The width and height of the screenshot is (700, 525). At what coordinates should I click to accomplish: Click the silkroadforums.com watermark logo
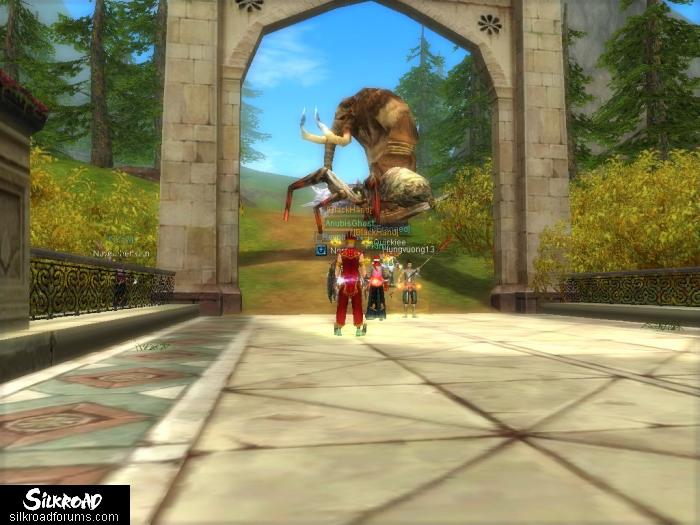pos(64,505)
